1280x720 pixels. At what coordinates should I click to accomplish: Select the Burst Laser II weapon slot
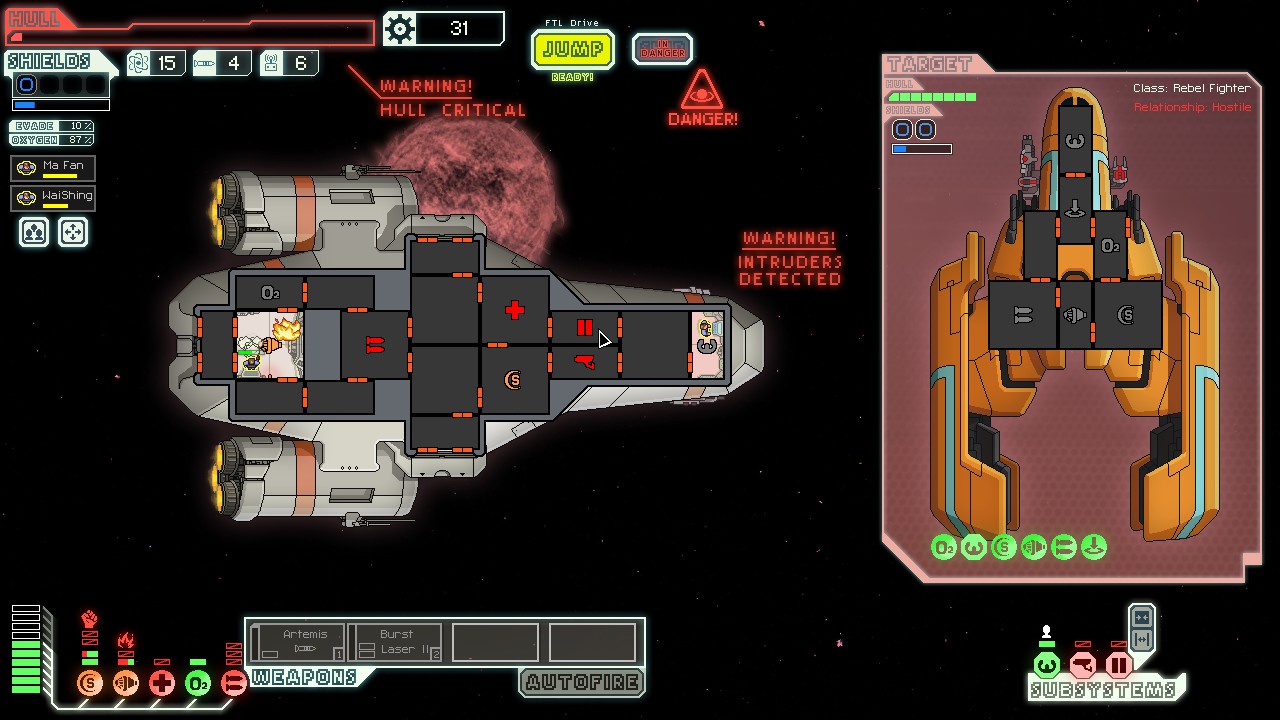(398, 641)
